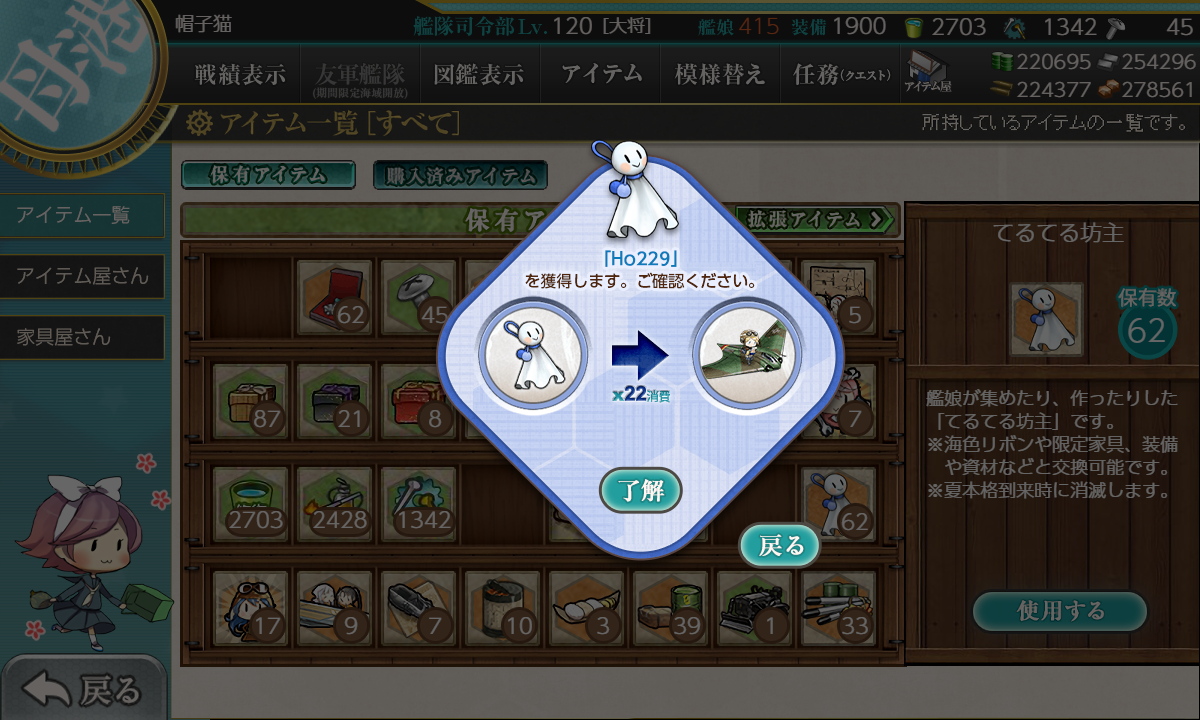Return with the bottom-left 戻る arrow
Image resolution: width=1200 pixels, height=720 pixels.
(x=82, y=689)
